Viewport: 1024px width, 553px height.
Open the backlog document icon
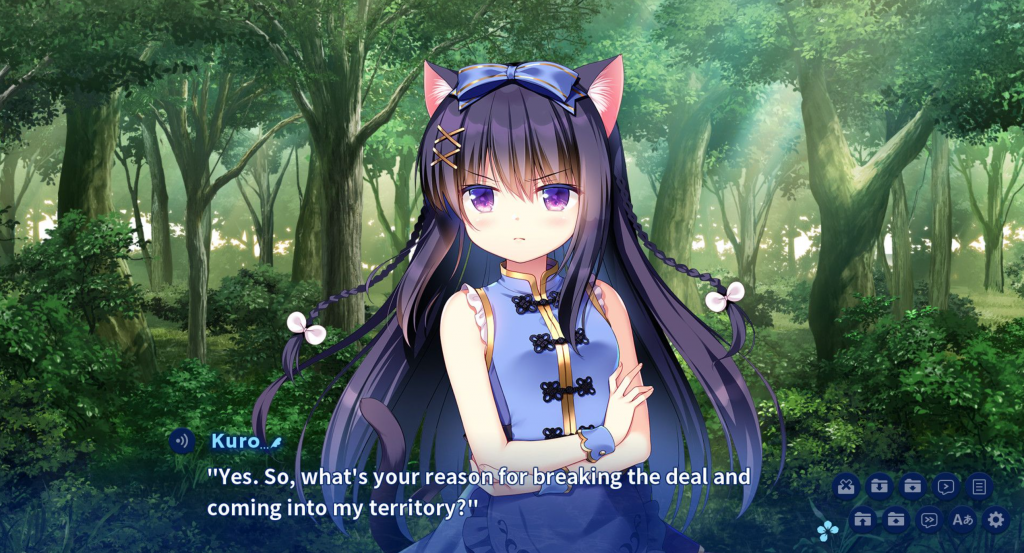(979, 487)
